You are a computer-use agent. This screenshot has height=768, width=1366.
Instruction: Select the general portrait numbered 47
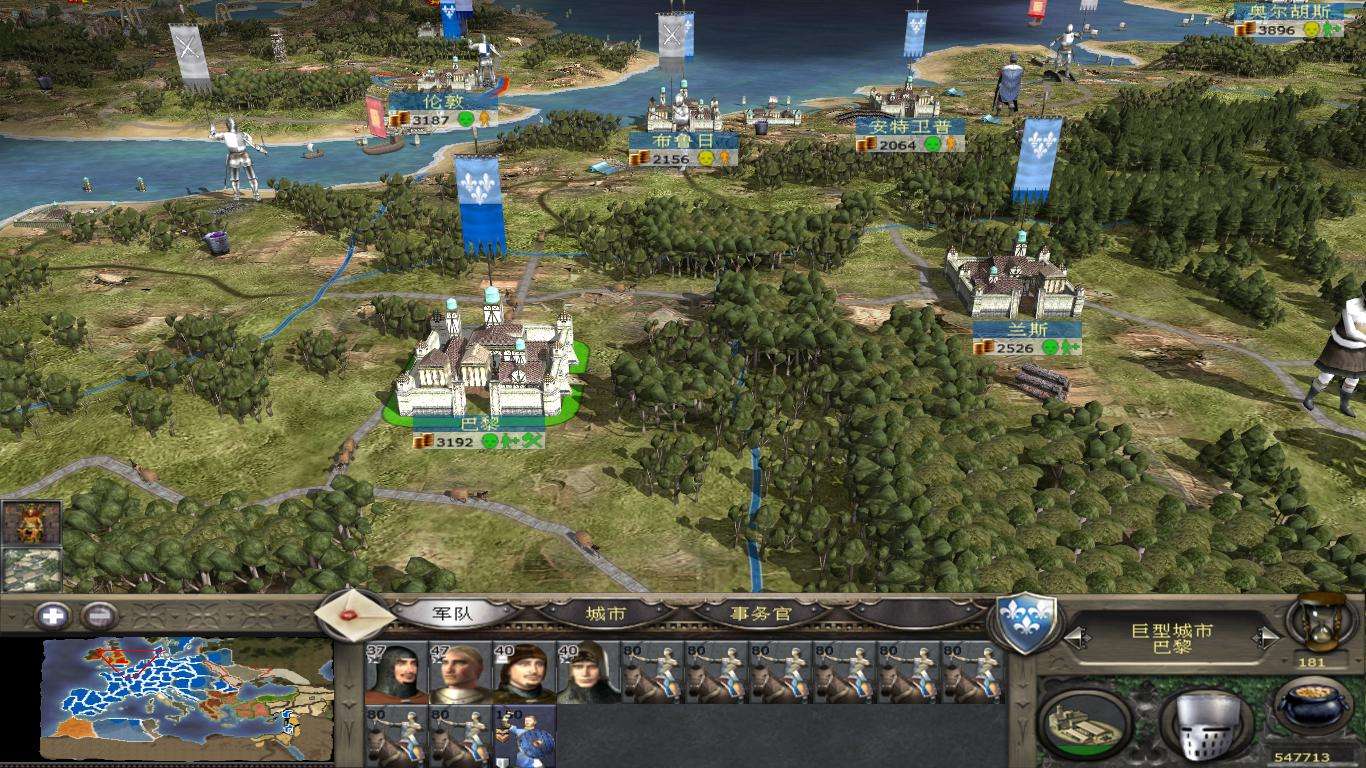pos(460,673)
